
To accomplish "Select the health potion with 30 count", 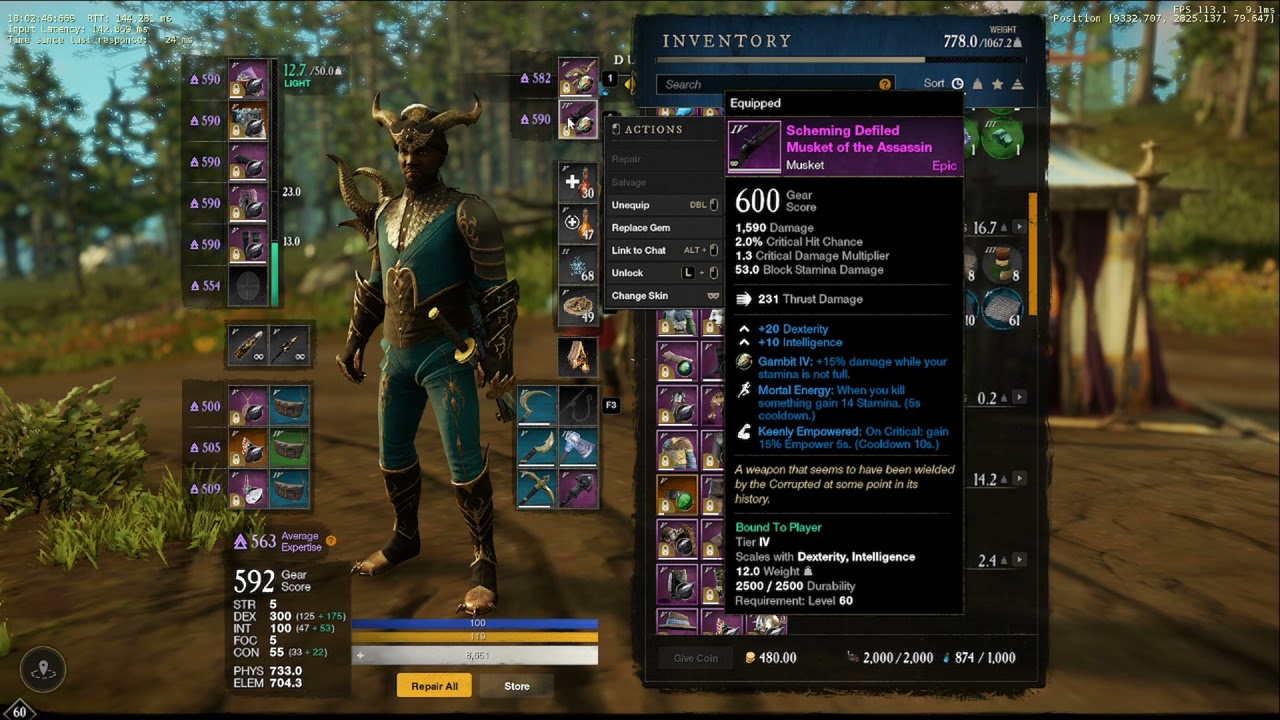I will pos(578,183).
